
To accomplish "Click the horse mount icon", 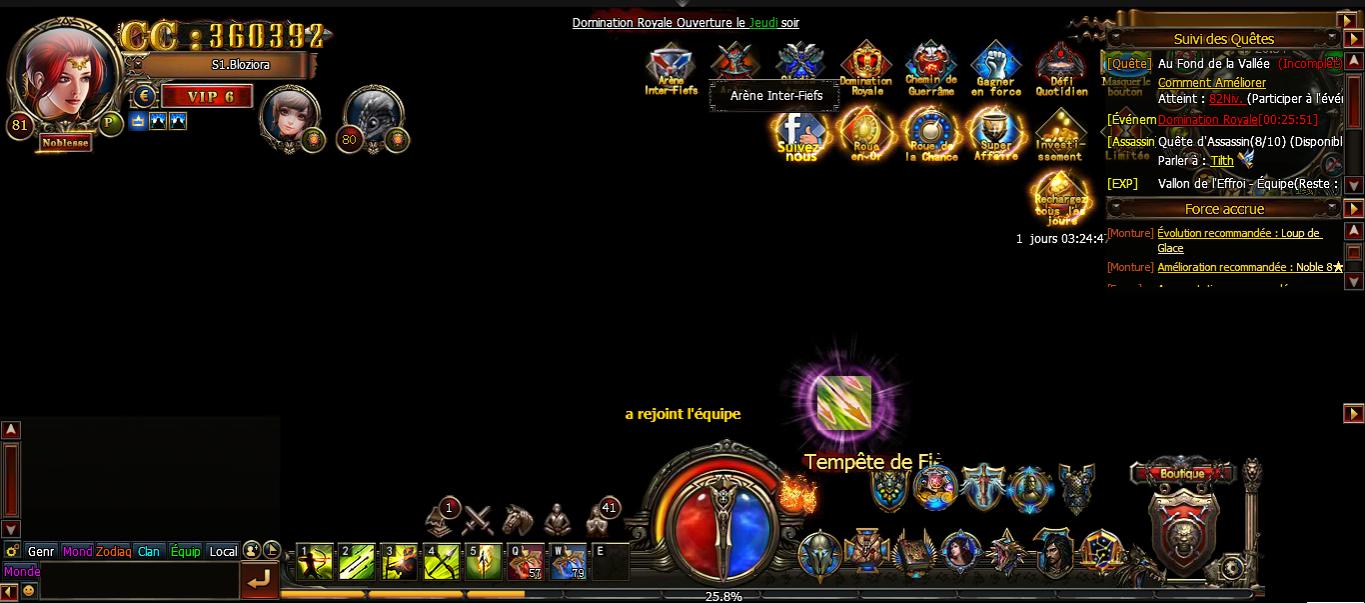I will pos(517,519).
